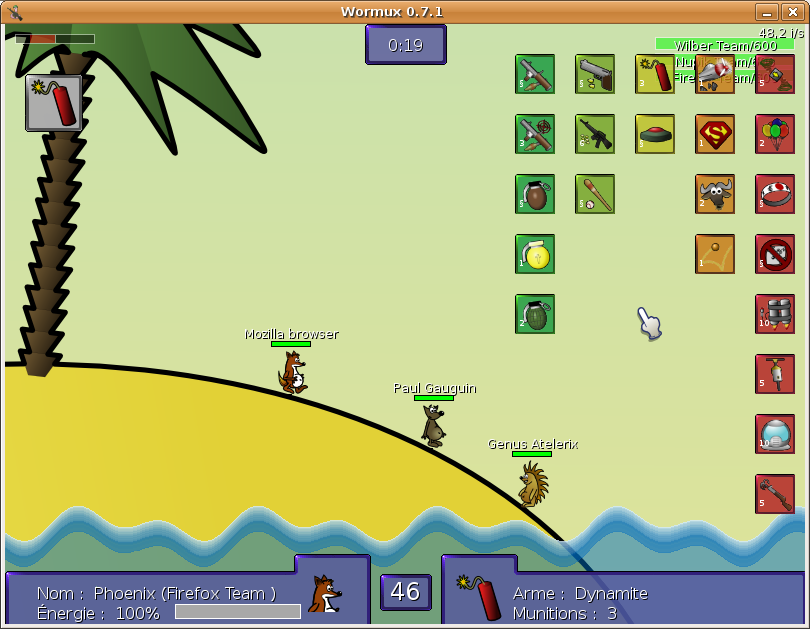Select the bazooka weapon icon
This screenshot has height=629, width=810.
535,74
